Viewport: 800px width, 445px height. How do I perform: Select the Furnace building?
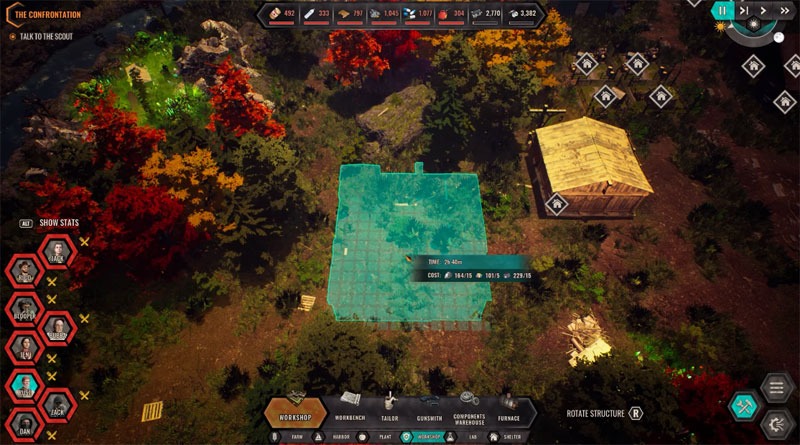pyautogui.click(x=511, y=409)
